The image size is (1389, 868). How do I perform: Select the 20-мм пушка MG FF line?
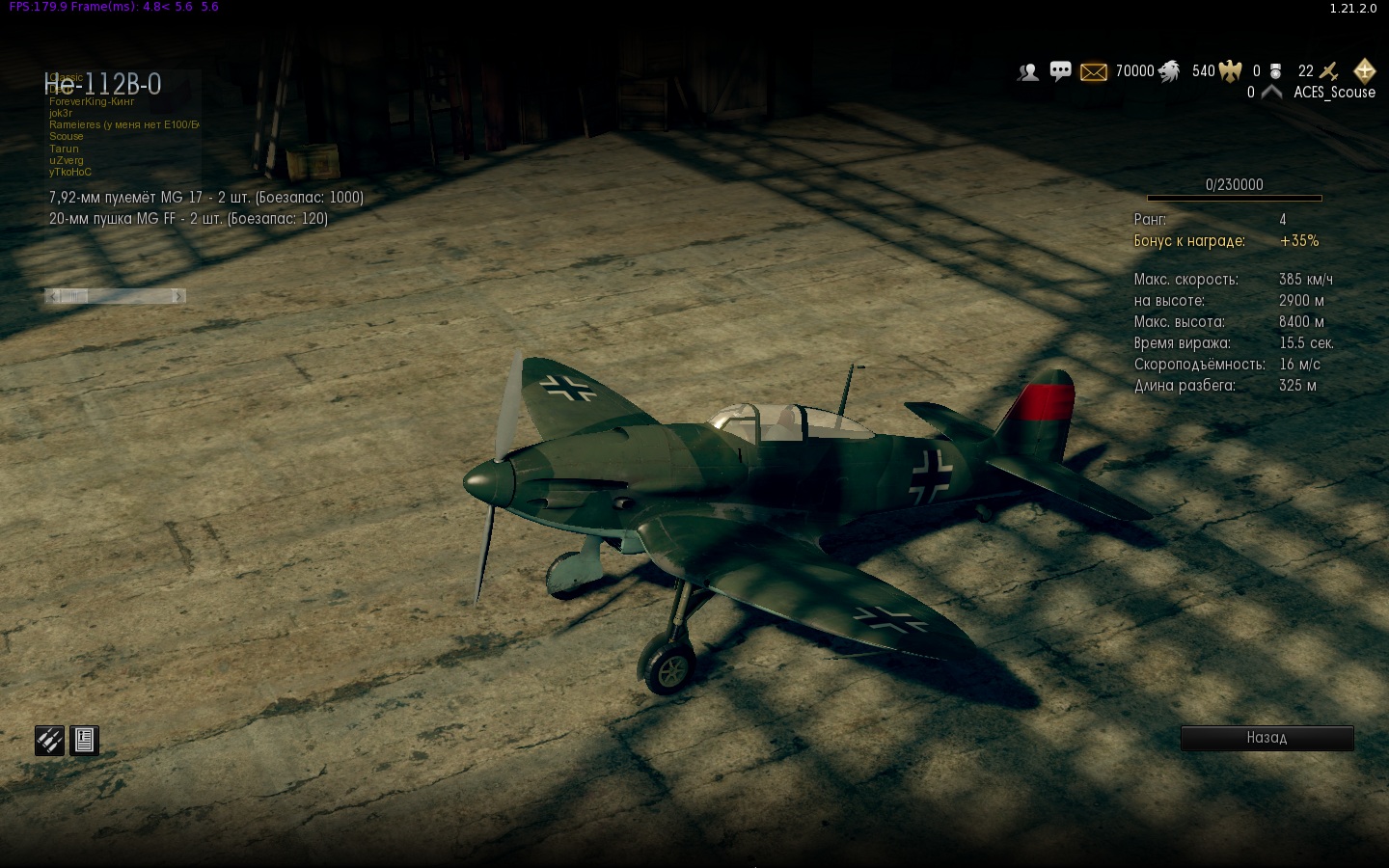[x=188, y=219]
